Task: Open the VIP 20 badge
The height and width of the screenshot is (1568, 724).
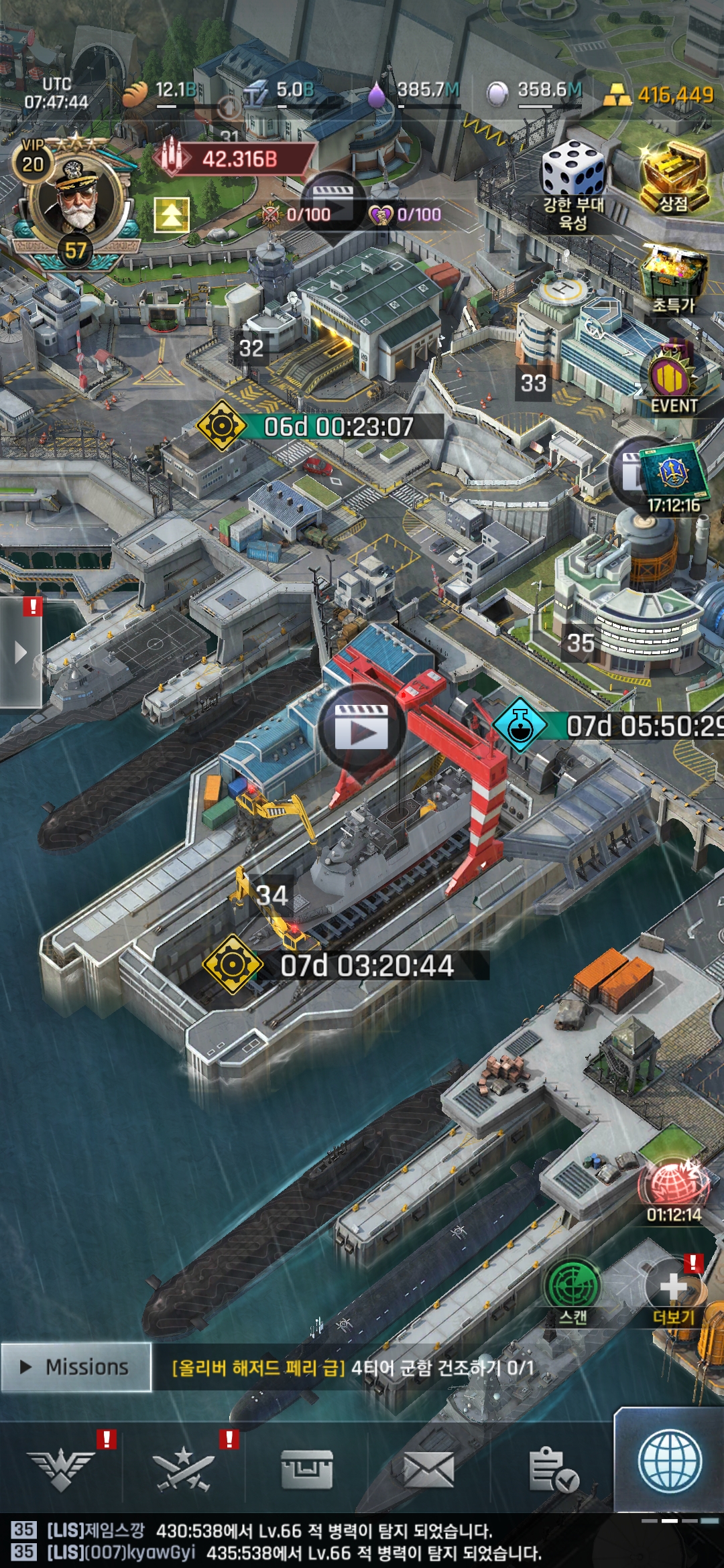Action: 32,159
